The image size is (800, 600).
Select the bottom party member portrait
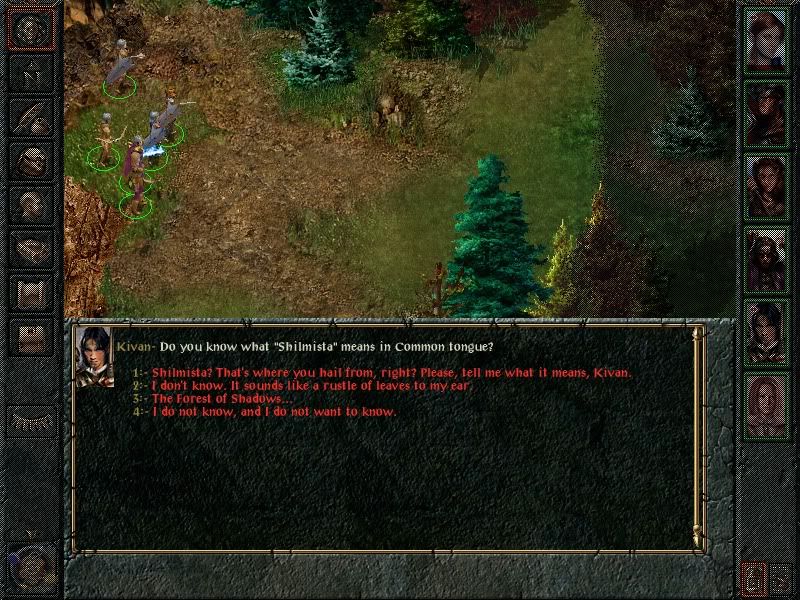[x=767, y=406]
